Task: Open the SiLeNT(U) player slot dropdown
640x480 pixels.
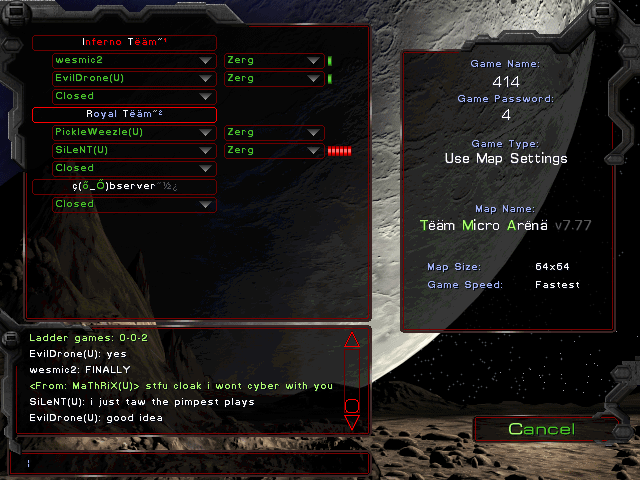Action: (x=134, y=150)
